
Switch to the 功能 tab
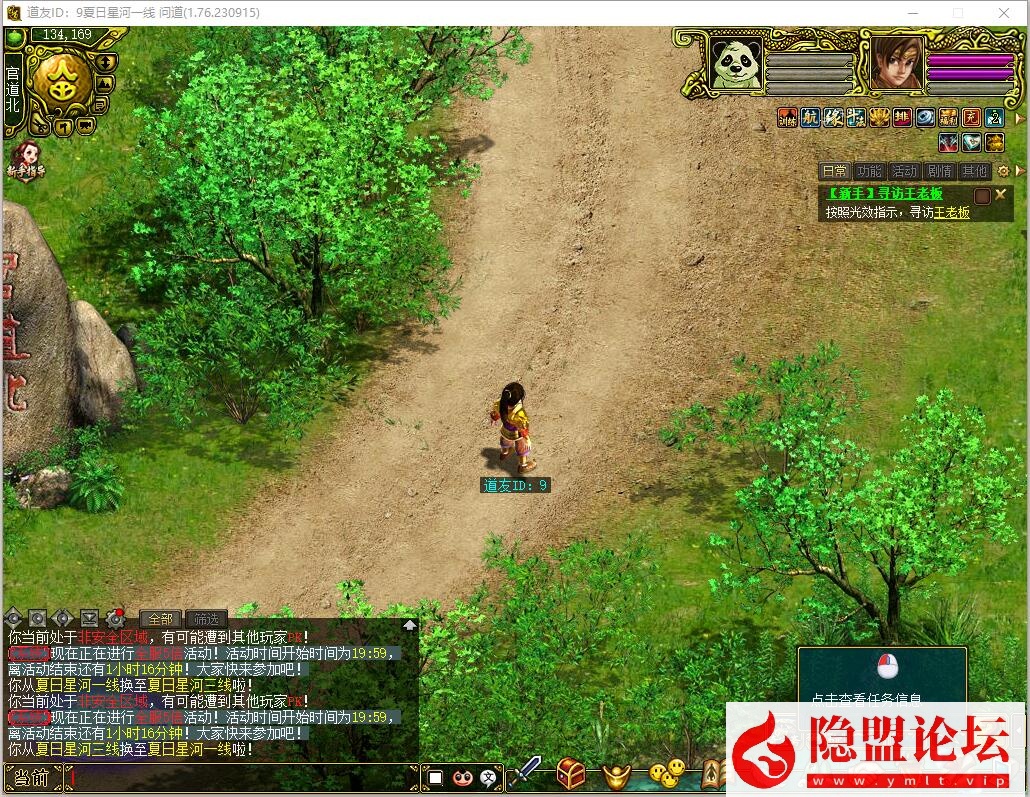870,171
